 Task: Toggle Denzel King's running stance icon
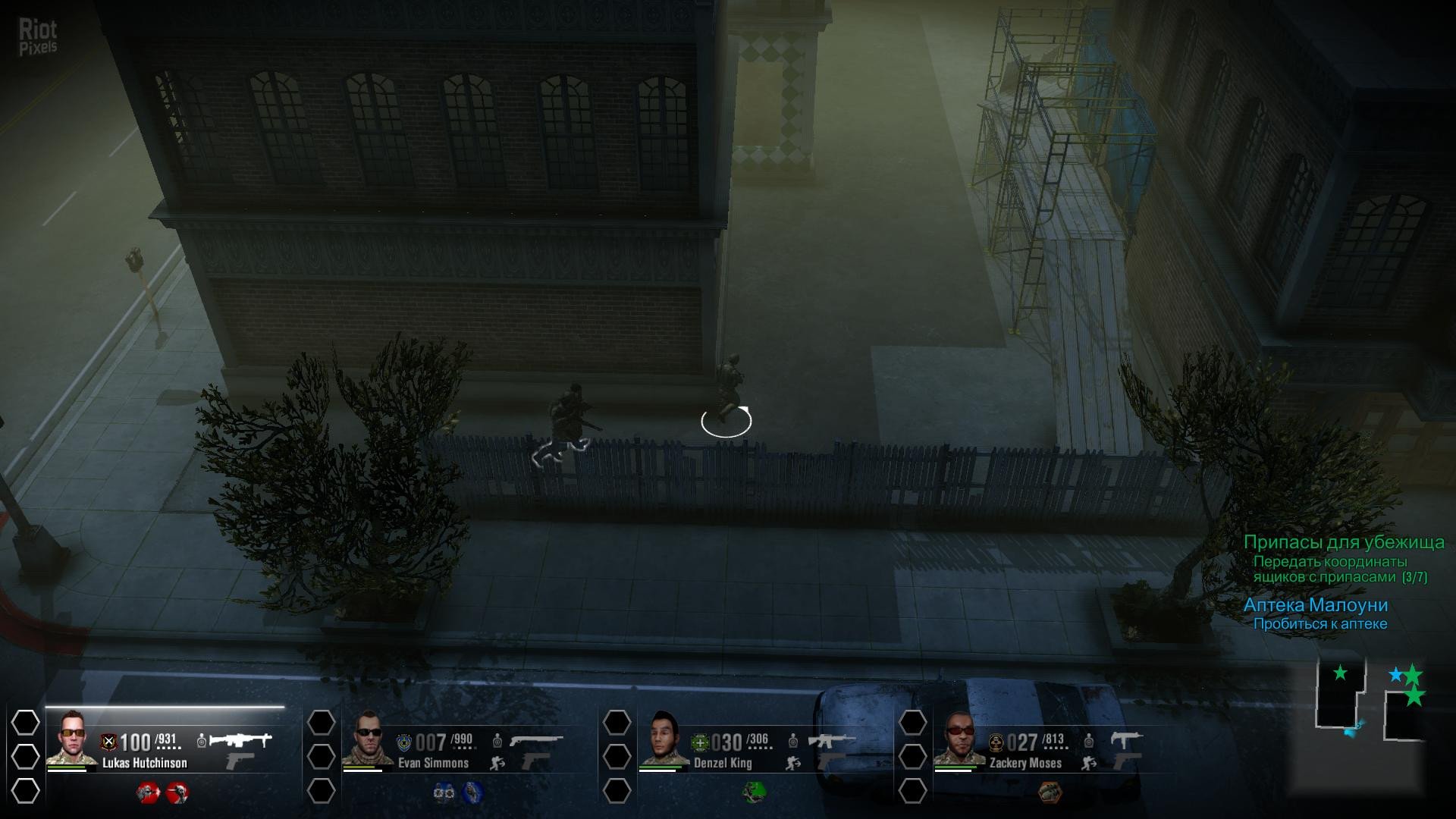click(x=793, y=763)
